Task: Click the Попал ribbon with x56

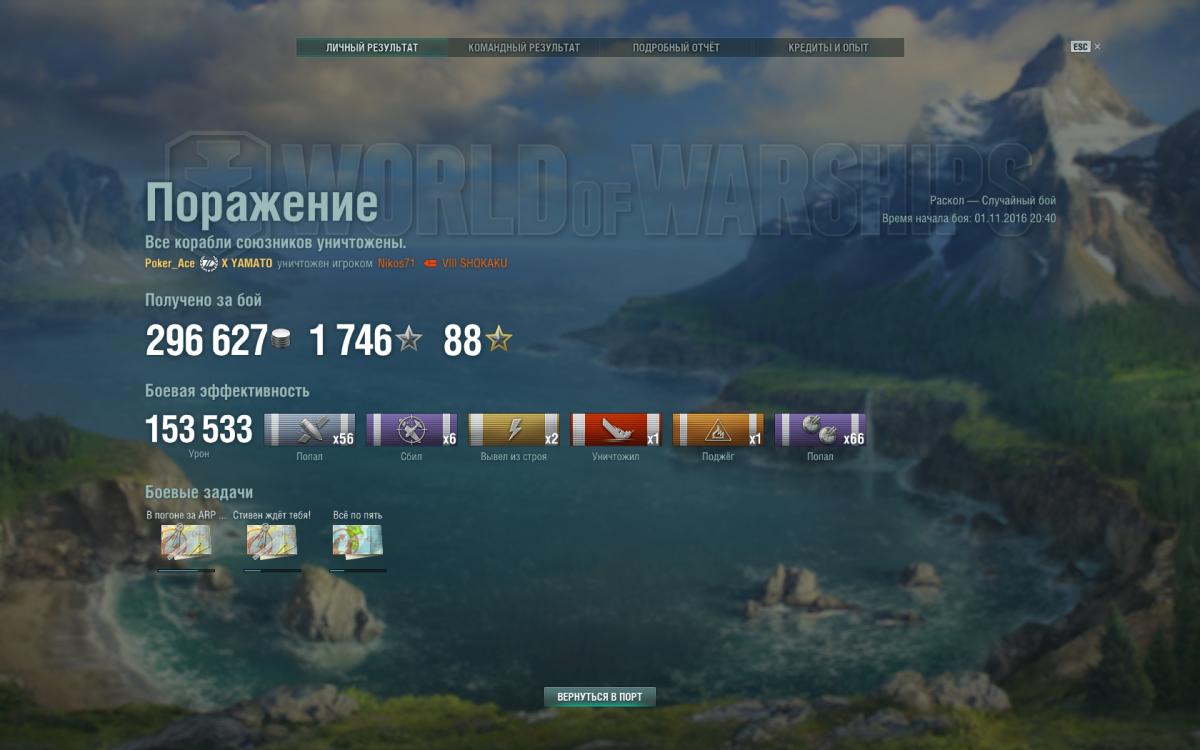Action: (309, 430)
